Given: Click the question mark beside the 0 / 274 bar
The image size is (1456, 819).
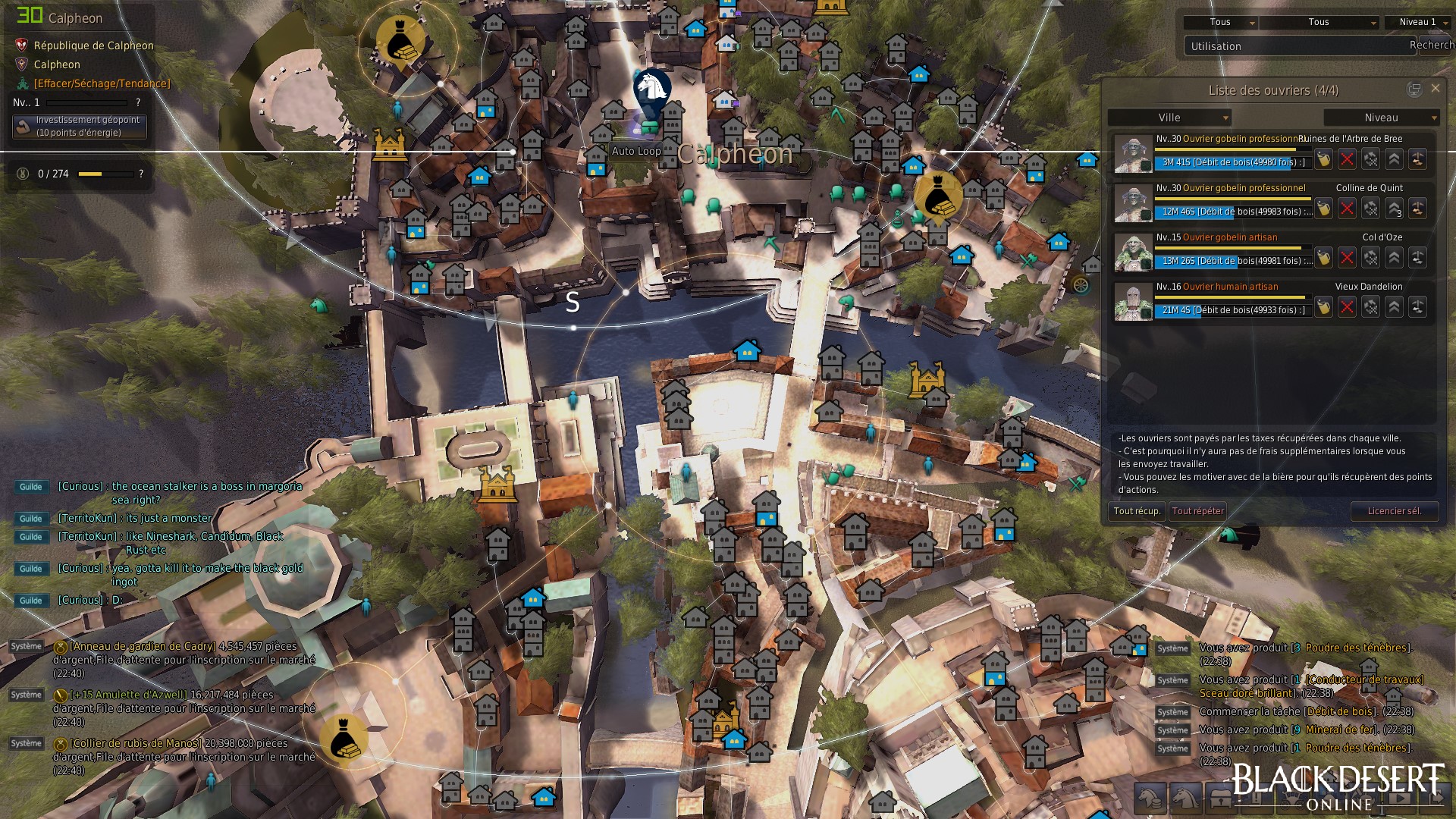Looking at the screenshot, I should (141, 174).
